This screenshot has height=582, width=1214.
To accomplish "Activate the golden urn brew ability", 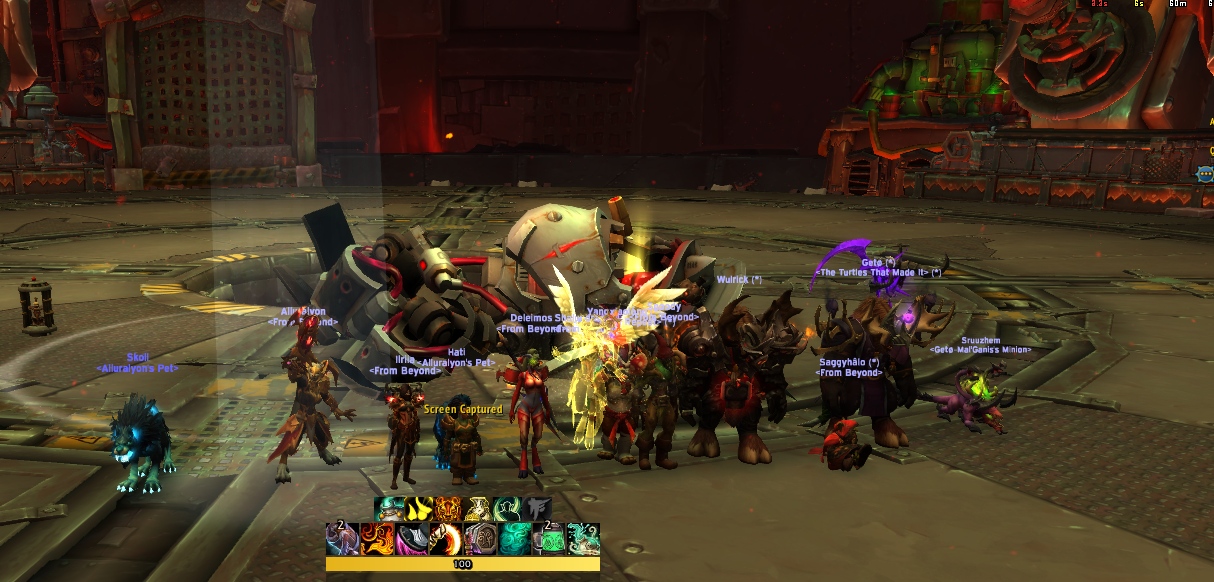I will [x=478, y=510].
